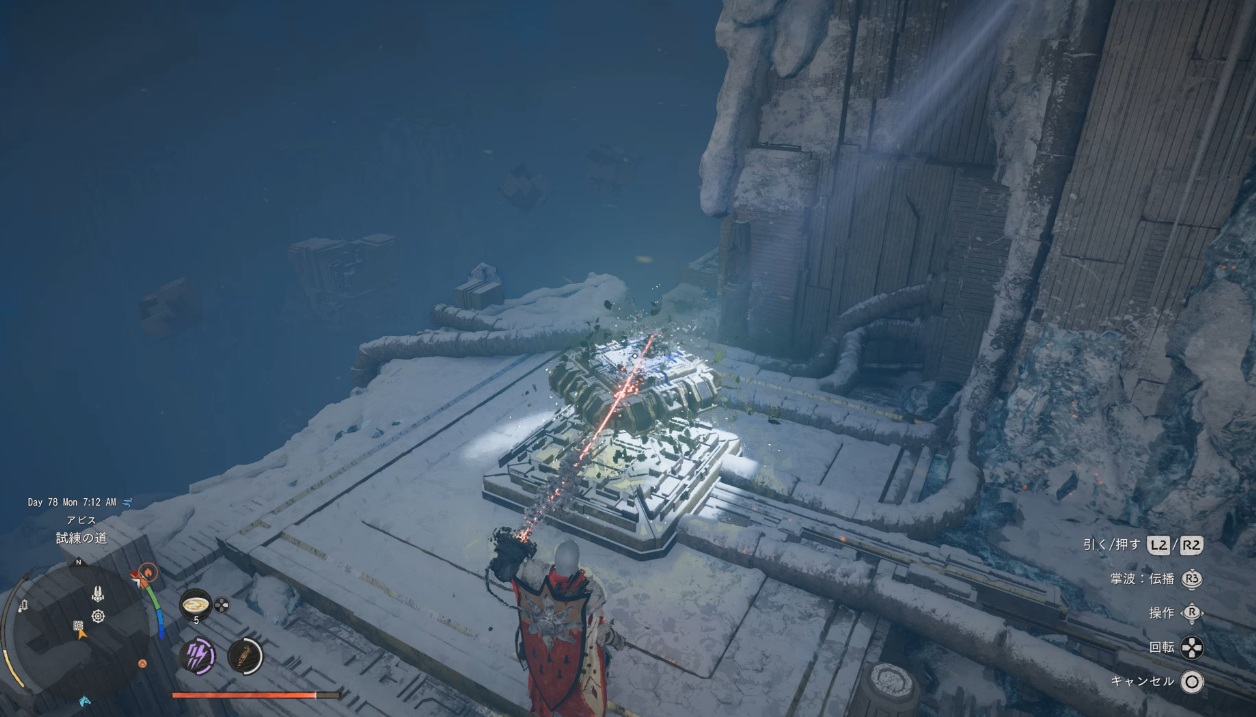Click the circular minimap

click(78, 626)
